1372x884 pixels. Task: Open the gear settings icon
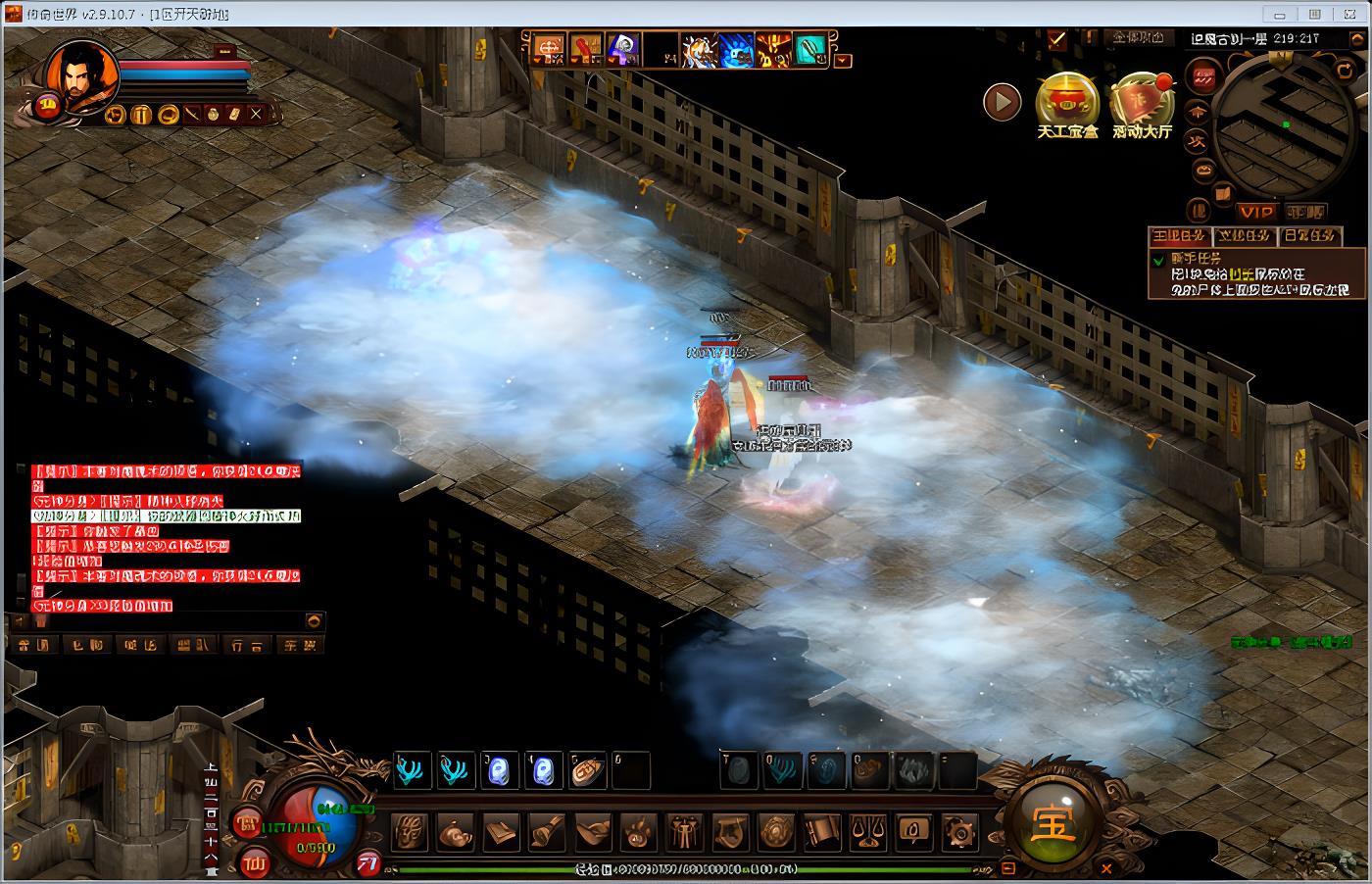tap(958, 833)
